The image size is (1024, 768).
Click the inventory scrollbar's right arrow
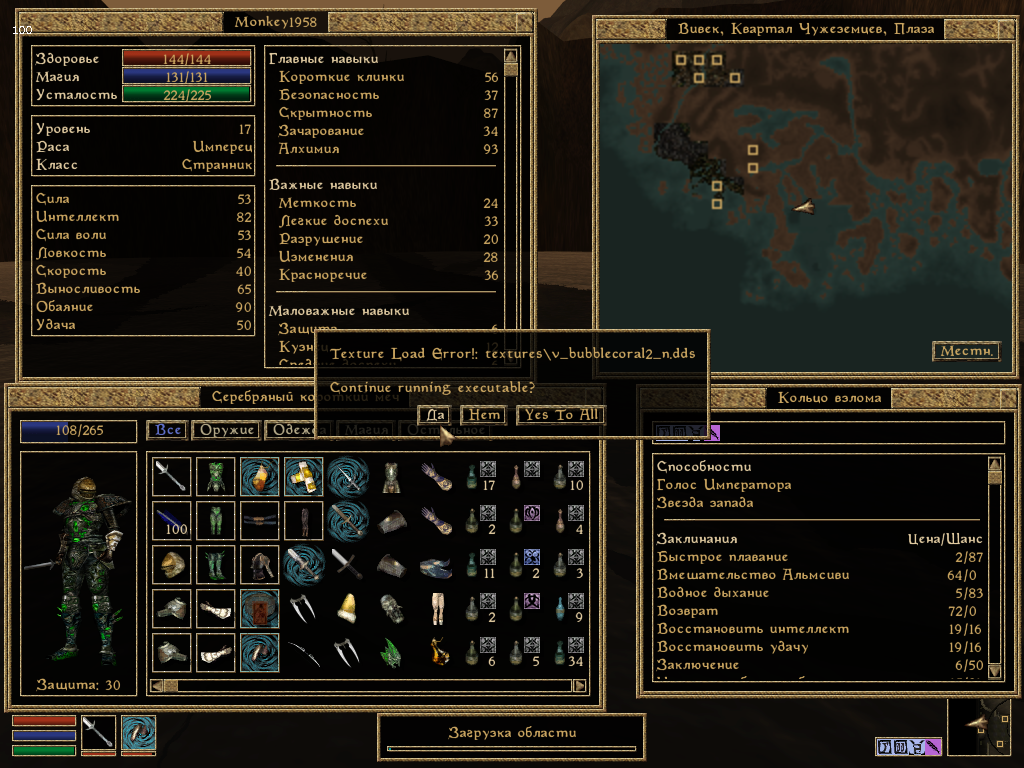click(579, 686)
